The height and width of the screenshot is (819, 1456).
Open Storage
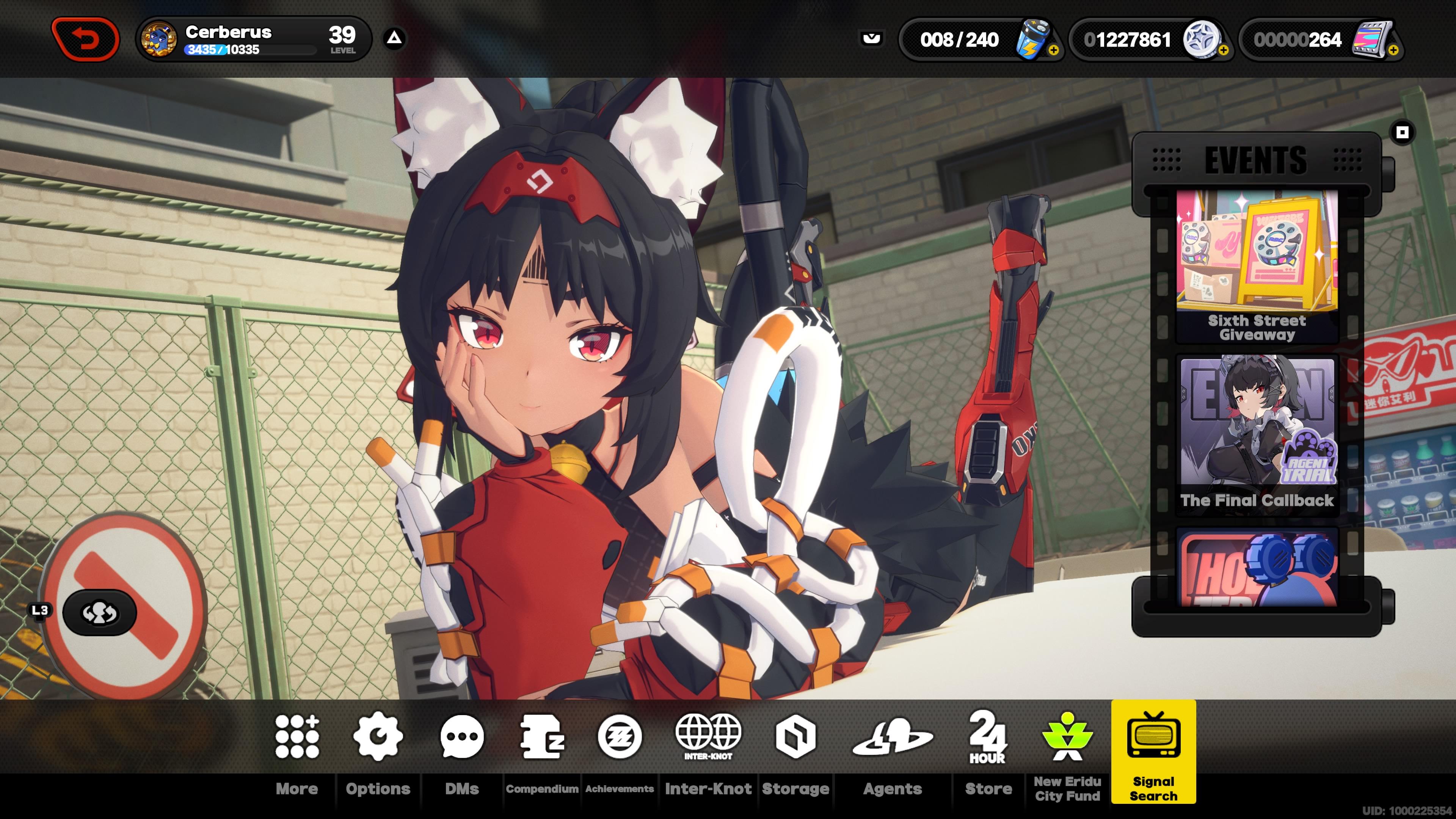point(795,752)
